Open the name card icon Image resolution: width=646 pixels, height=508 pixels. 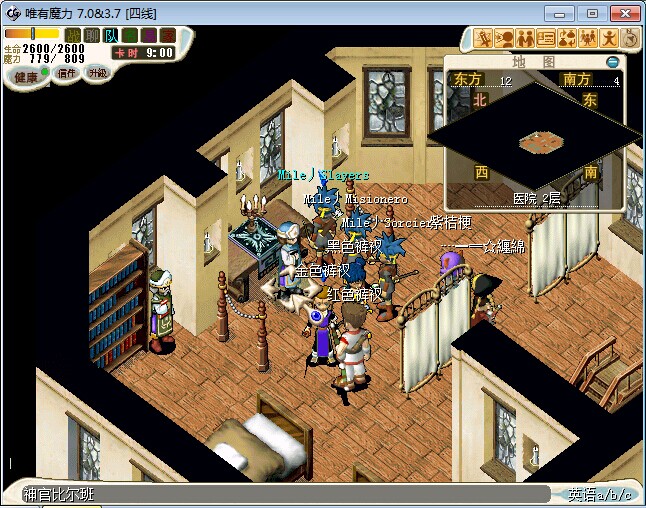pos(546,39)
